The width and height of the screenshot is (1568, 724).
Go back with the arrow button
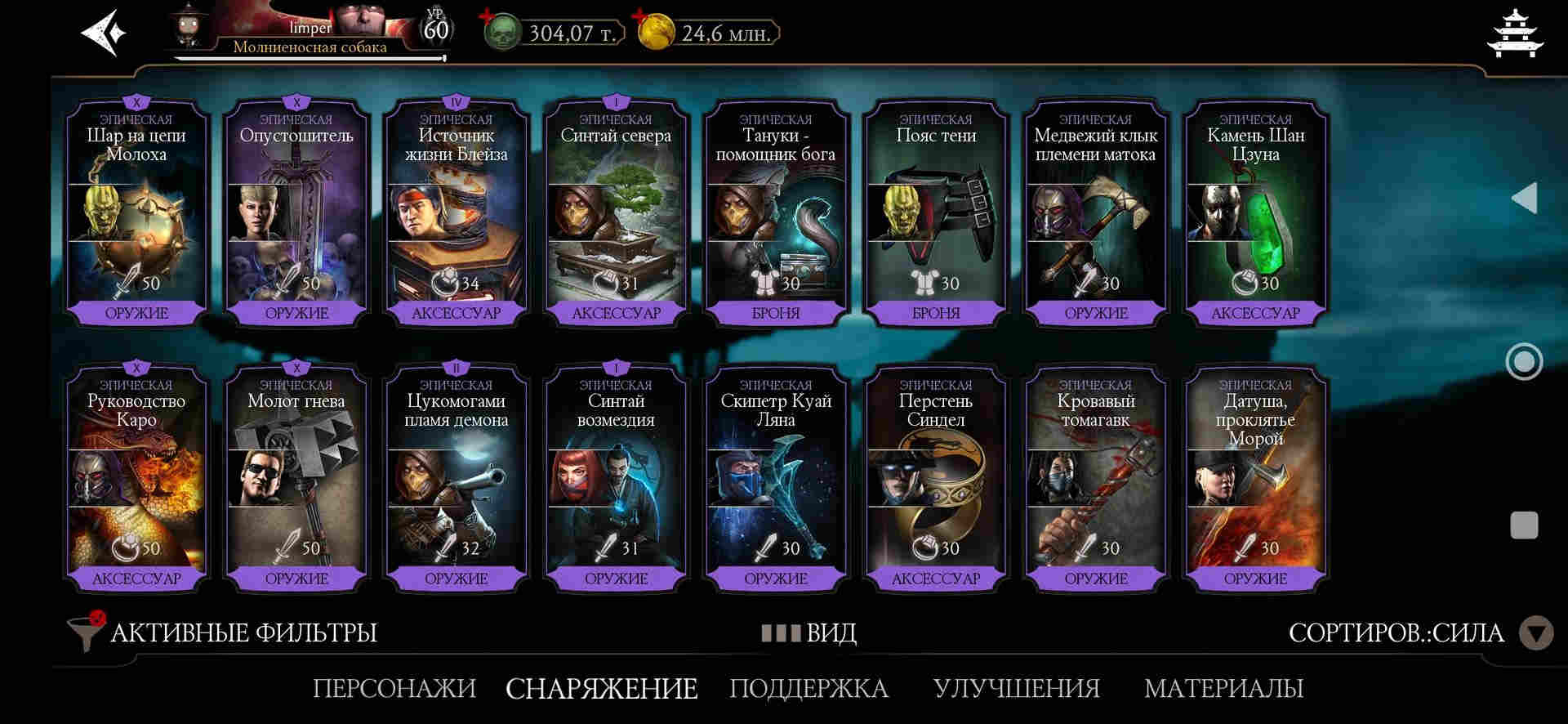[x=104, y=34]
